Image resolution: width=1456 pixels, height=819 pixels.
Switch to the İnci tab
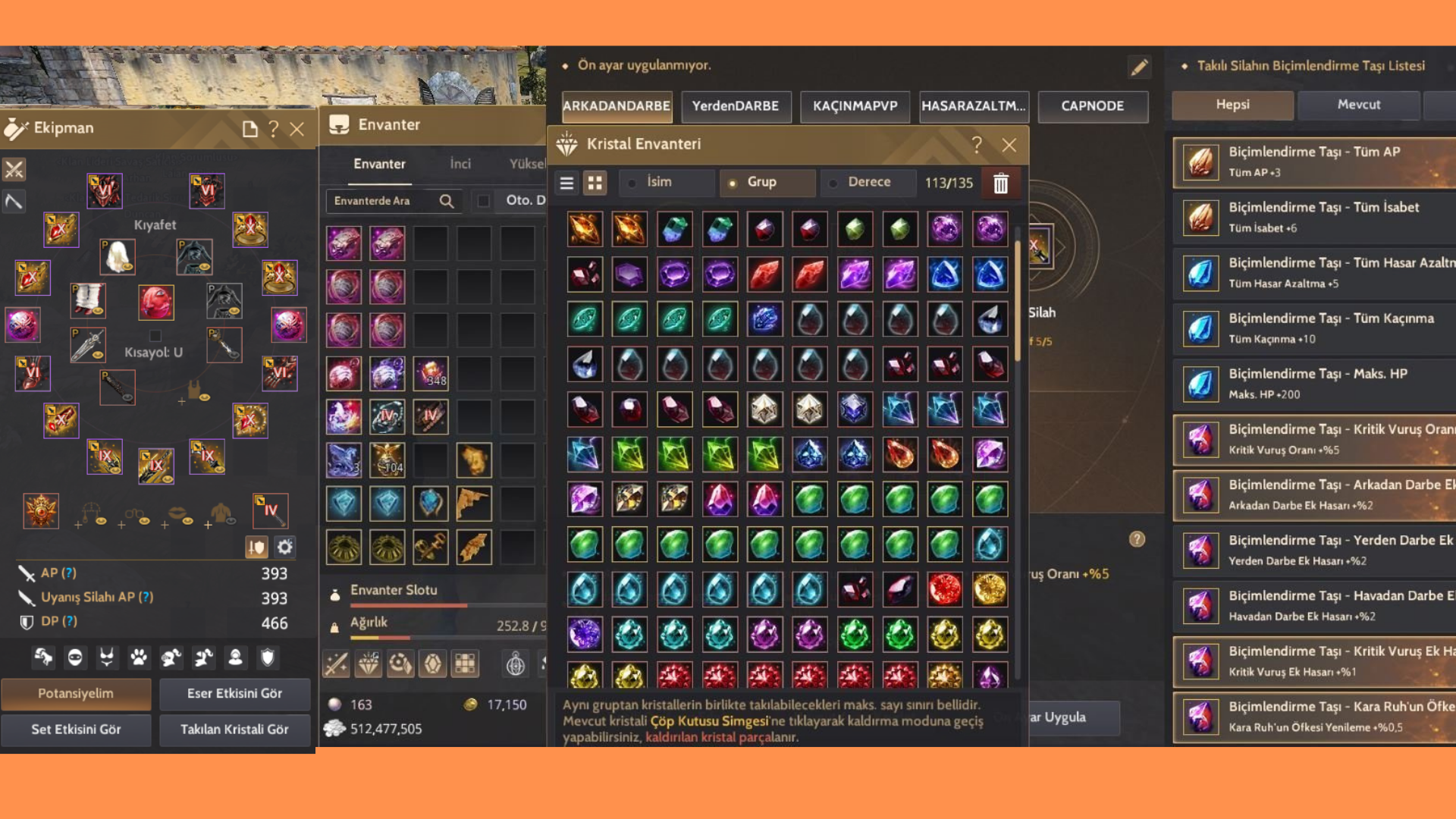pyautogui.click(x=460, y=163)
